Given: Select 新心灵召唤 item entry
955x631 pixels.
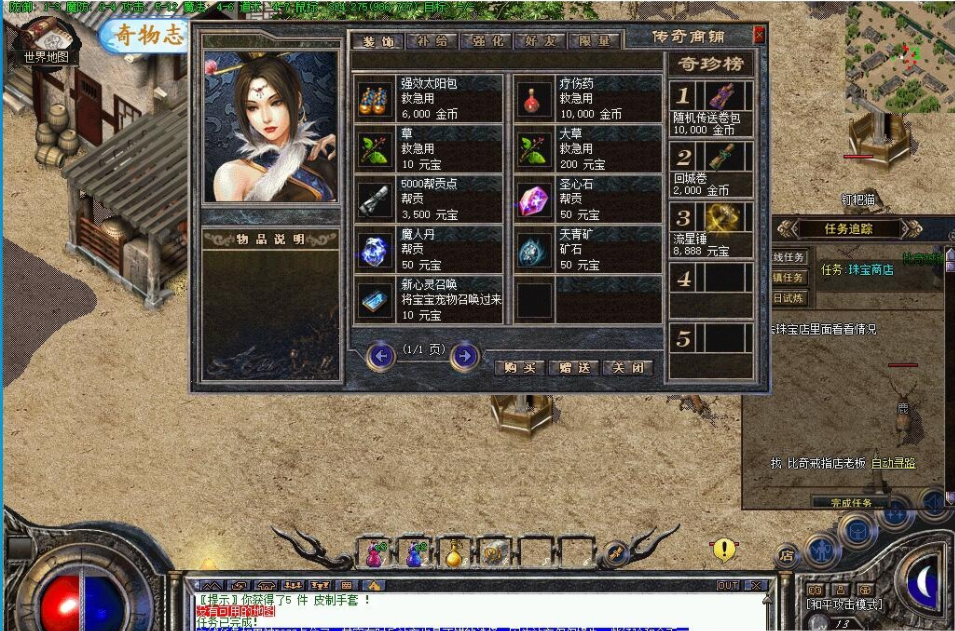Looking at the screenshot, I should point(429,300).
